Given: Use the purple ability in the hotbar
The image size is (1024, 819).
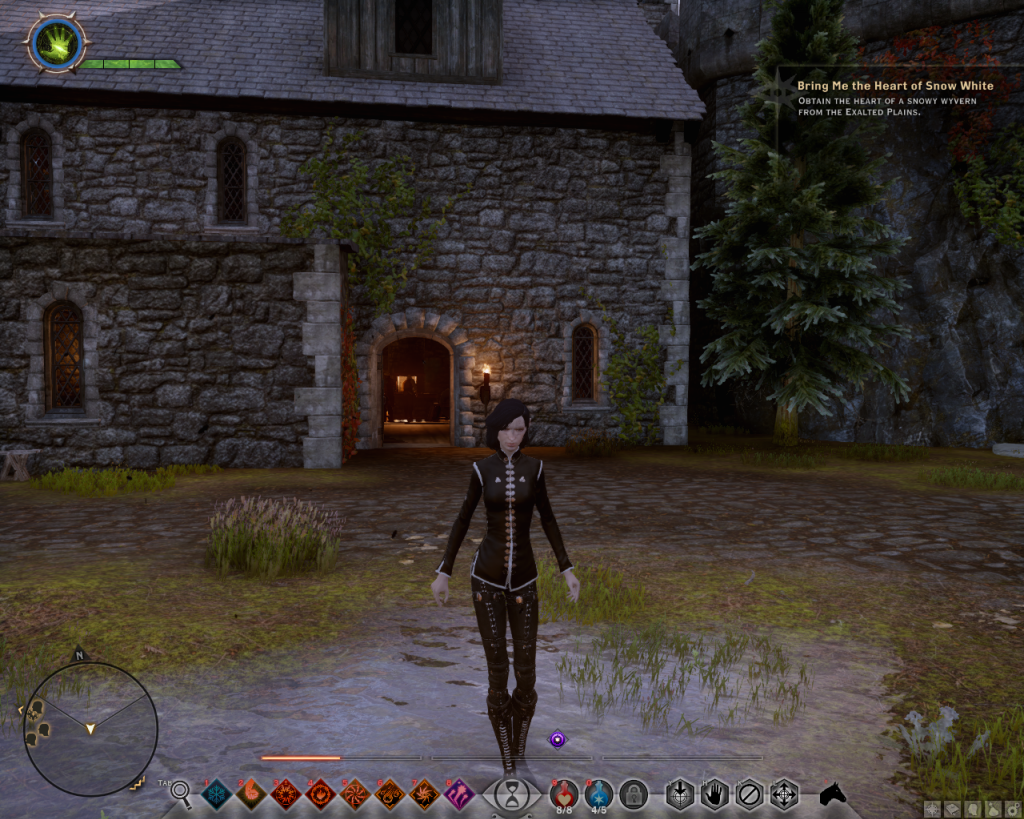Looking at the screenshot, I should [459, 794].
